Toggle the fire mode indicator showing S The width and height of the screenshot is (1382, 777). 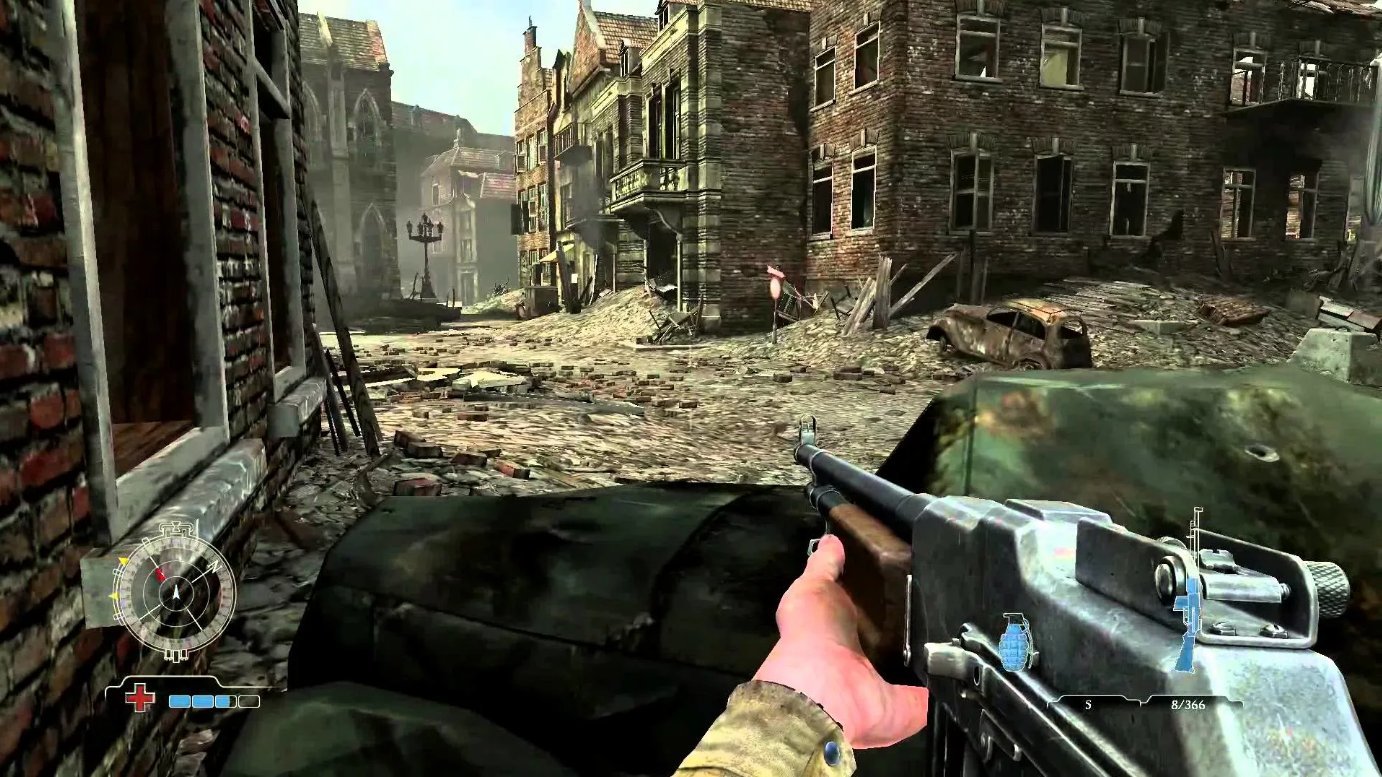1088,704
